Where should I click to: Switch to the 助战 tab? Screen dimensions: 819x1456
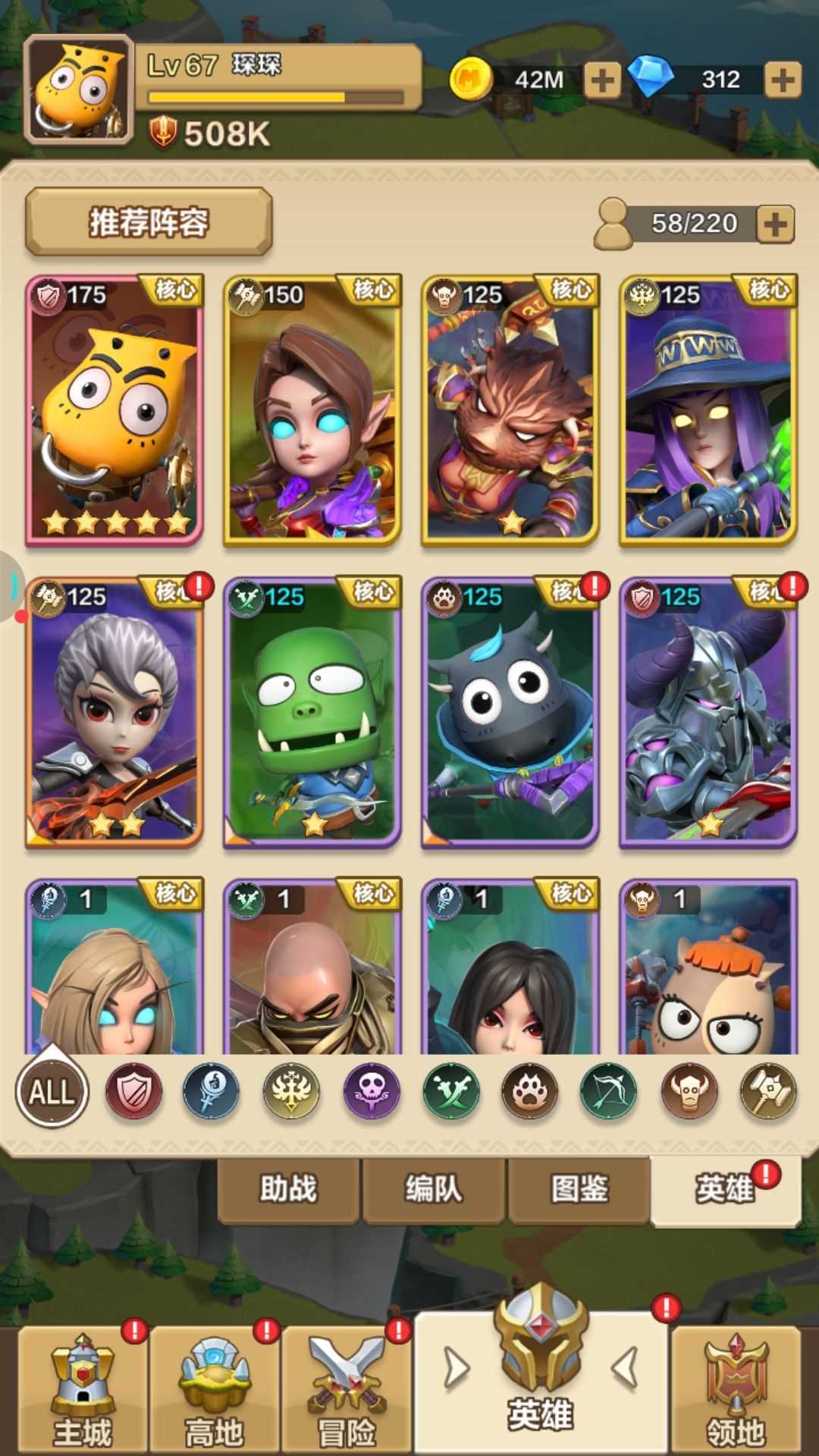coord(288,1188)
